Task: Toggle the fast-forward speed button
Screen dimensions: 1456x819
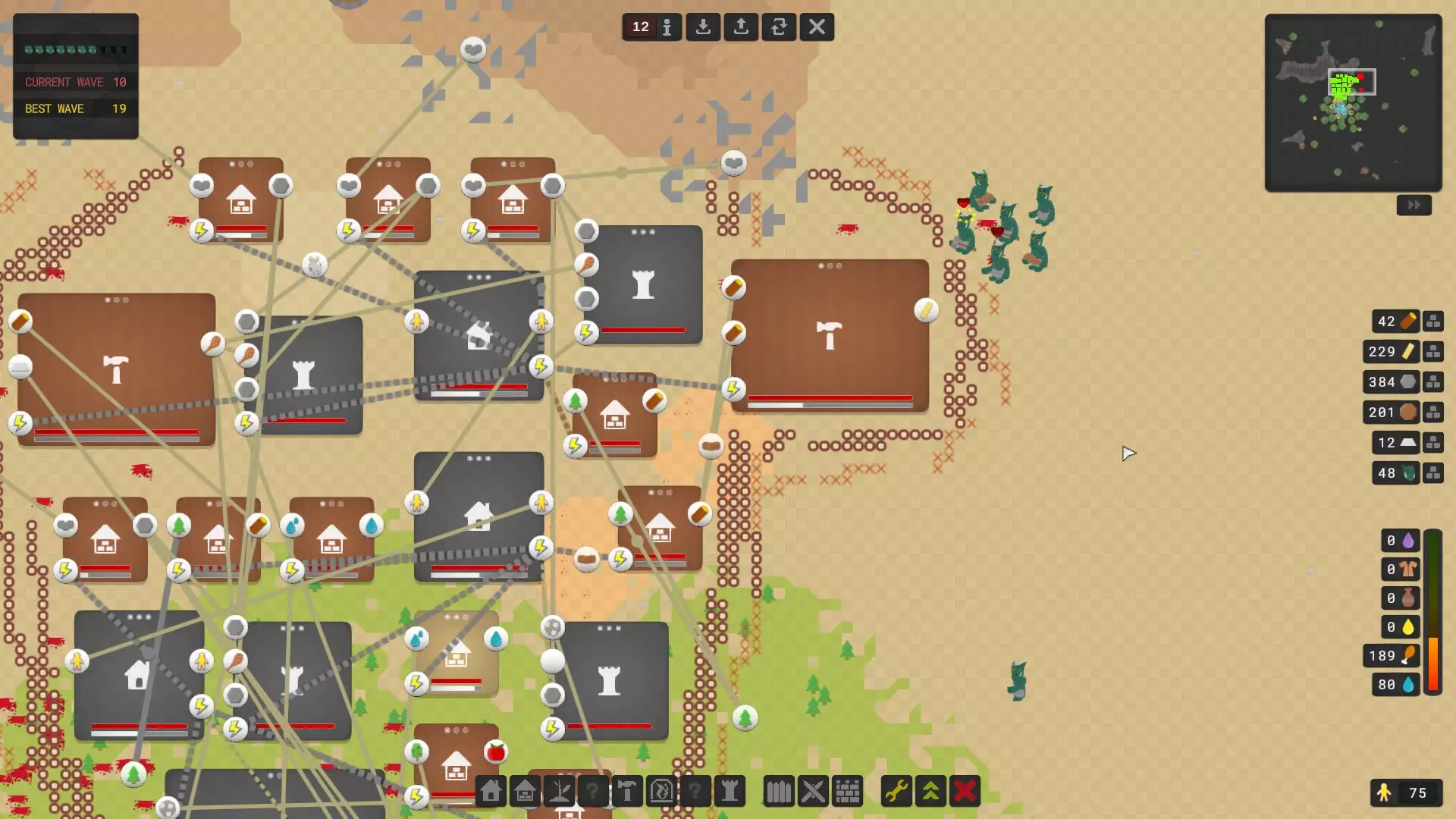Action: tap(1414, 205)
